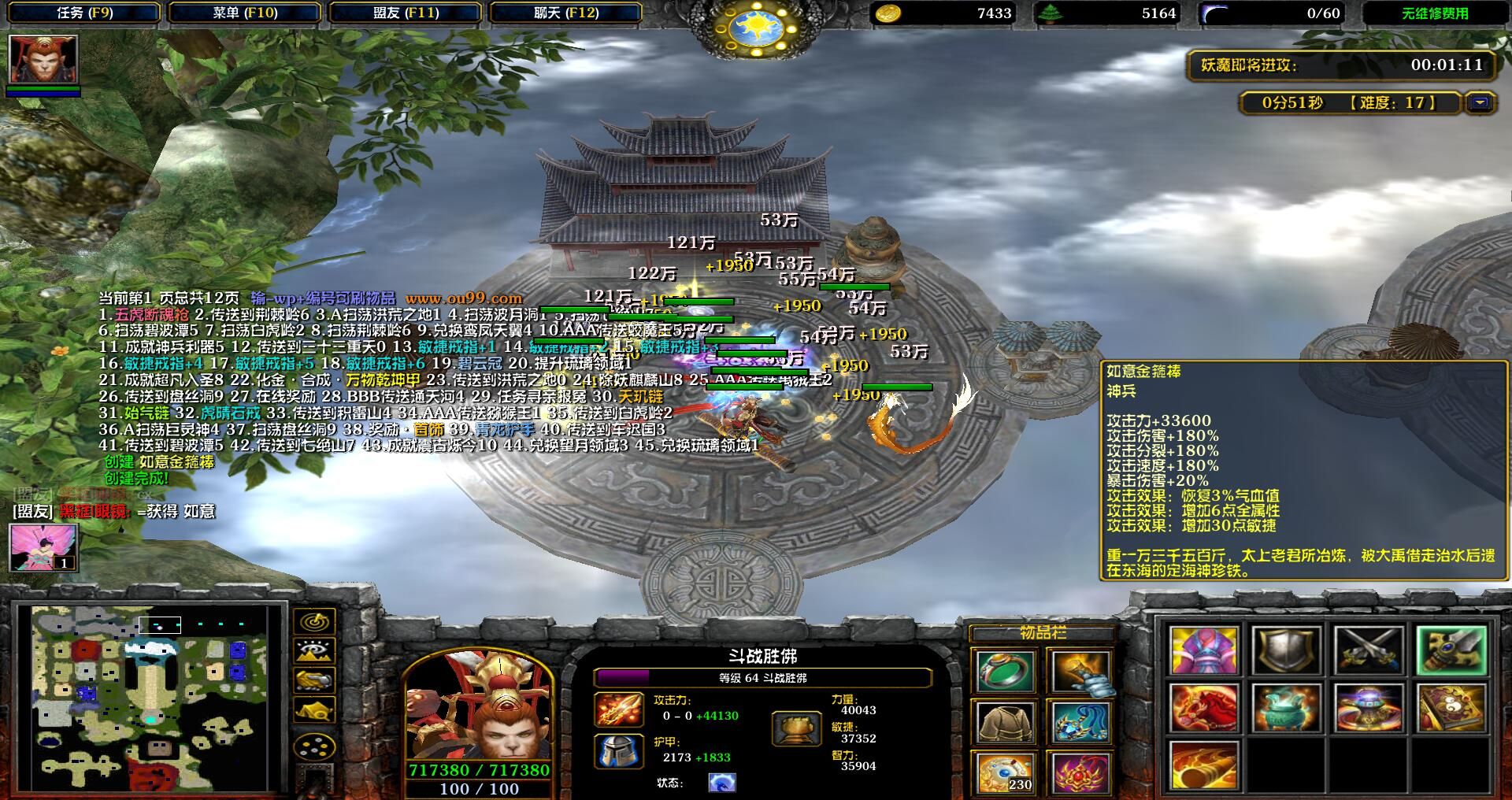Click the crossed swords attack command
Screen dimensions: 1512x800
1369,650
